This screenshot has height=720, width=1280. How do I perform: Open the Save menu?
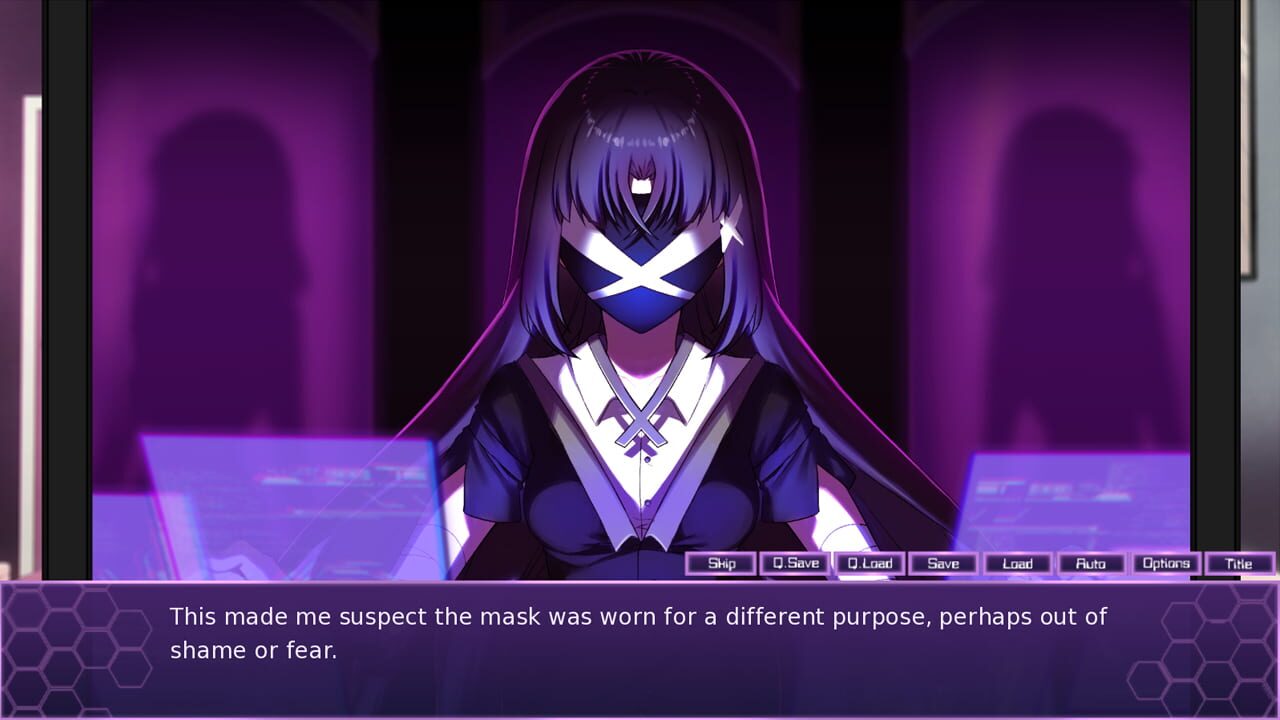[x=943, y=563]
